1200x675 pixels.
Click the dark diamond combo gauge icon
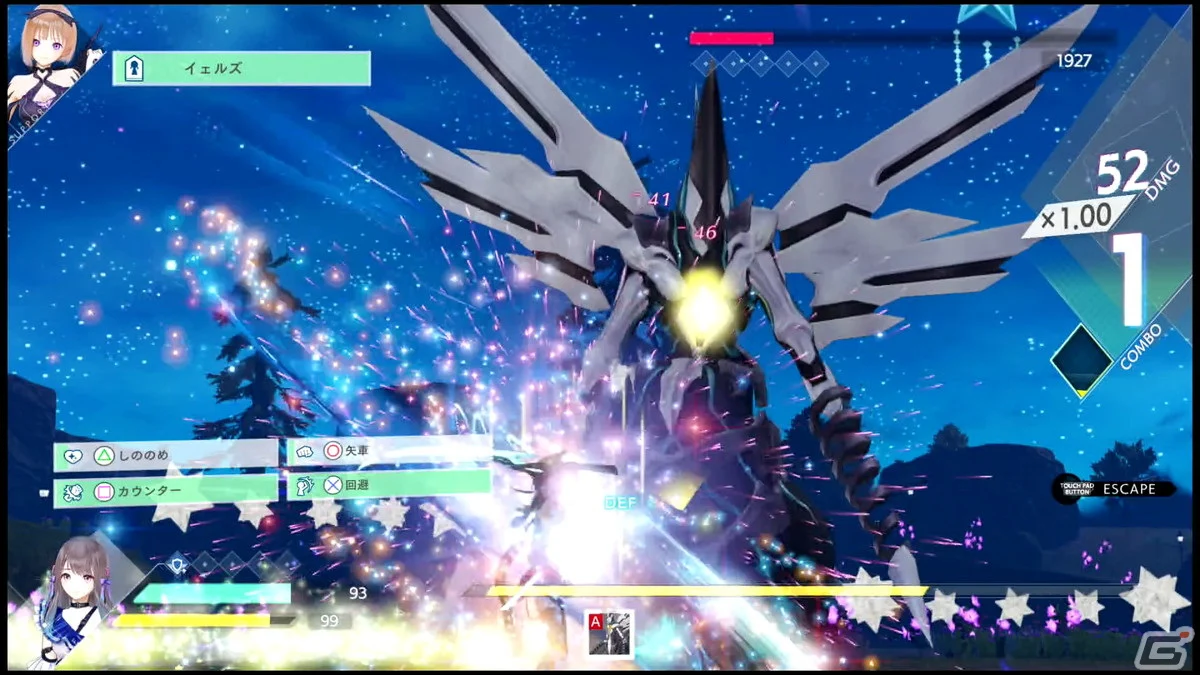(x=1081, y=359)
